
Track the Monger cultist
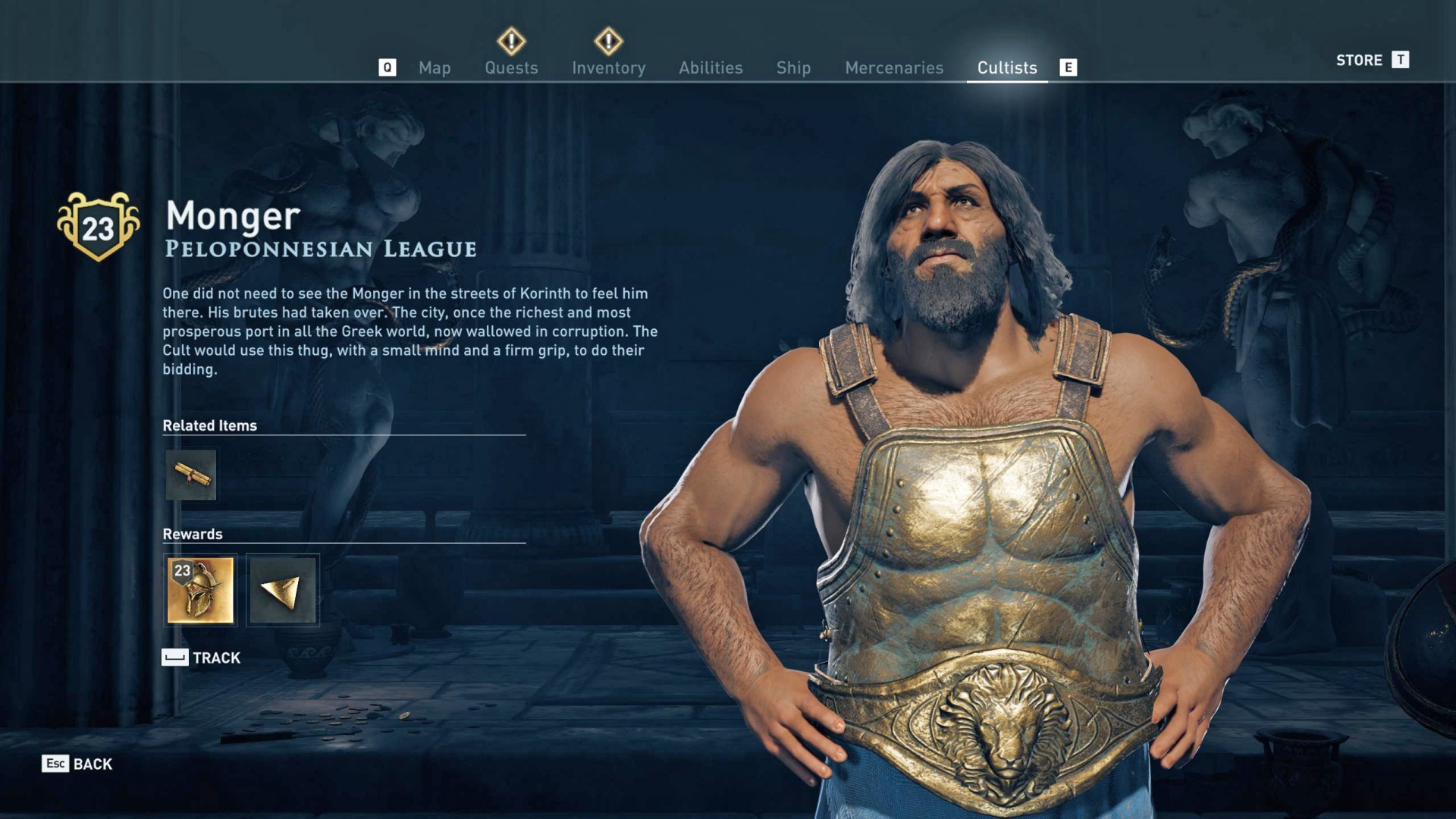coord(202,657)
